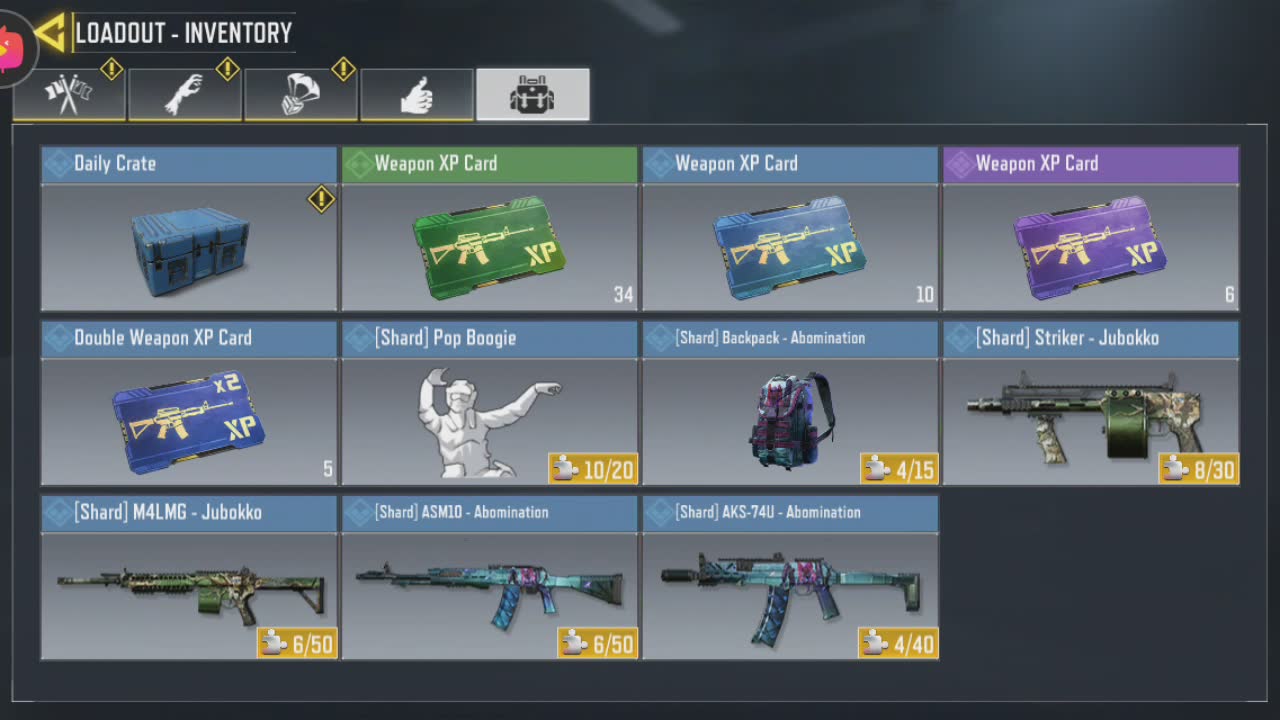Choose the Striker - Jubokko shard
Viewport: 1280px width, 720px height.
1091,404
